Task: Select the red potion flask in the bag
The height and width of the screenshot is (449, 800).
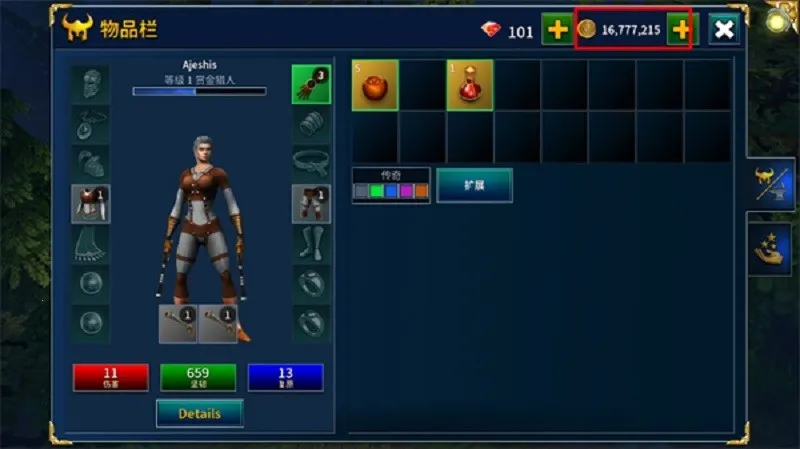Action: tap(470, 84)
